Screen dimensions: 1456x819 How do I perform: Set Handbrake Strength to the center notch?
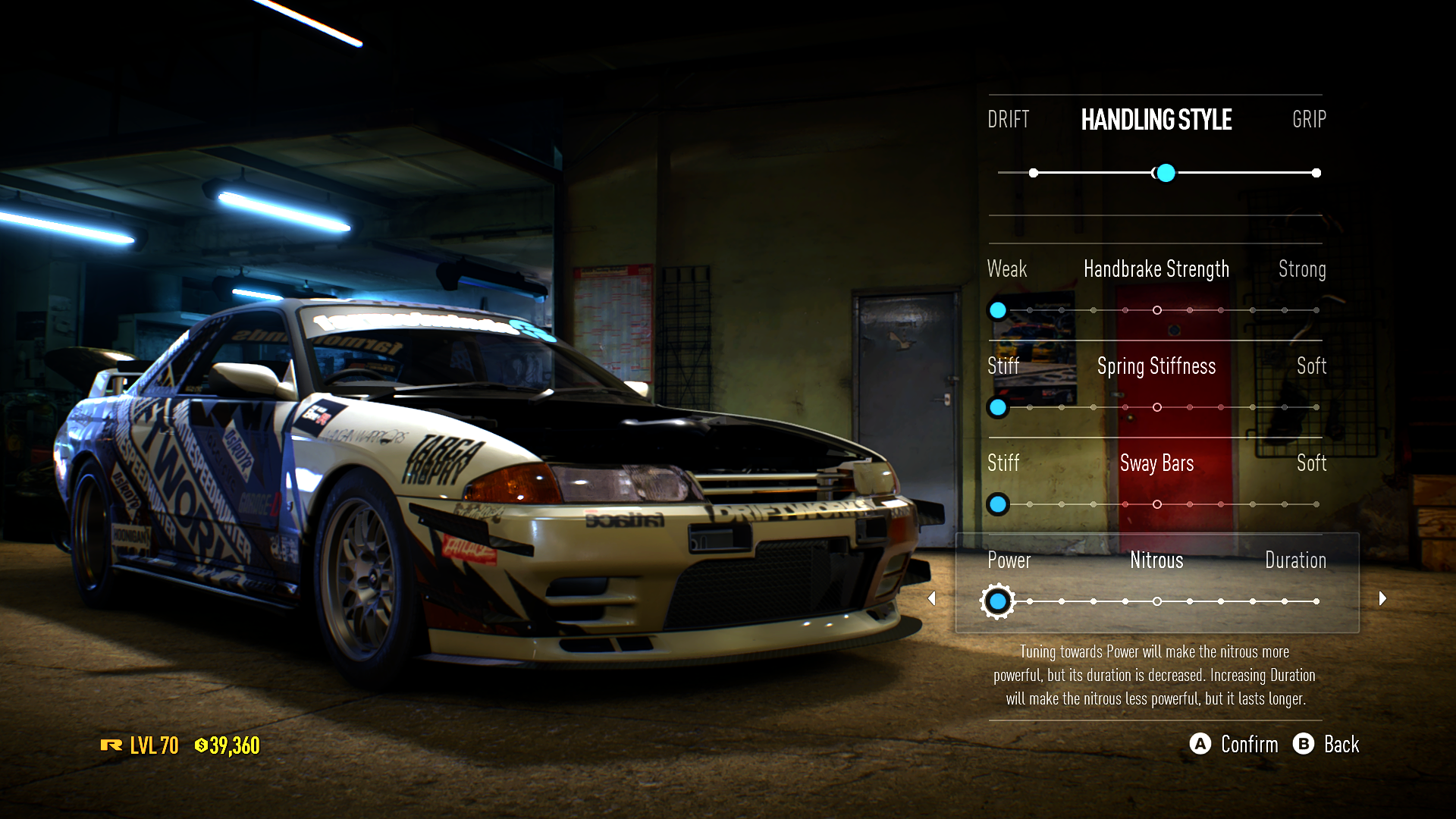(1157, 310)
